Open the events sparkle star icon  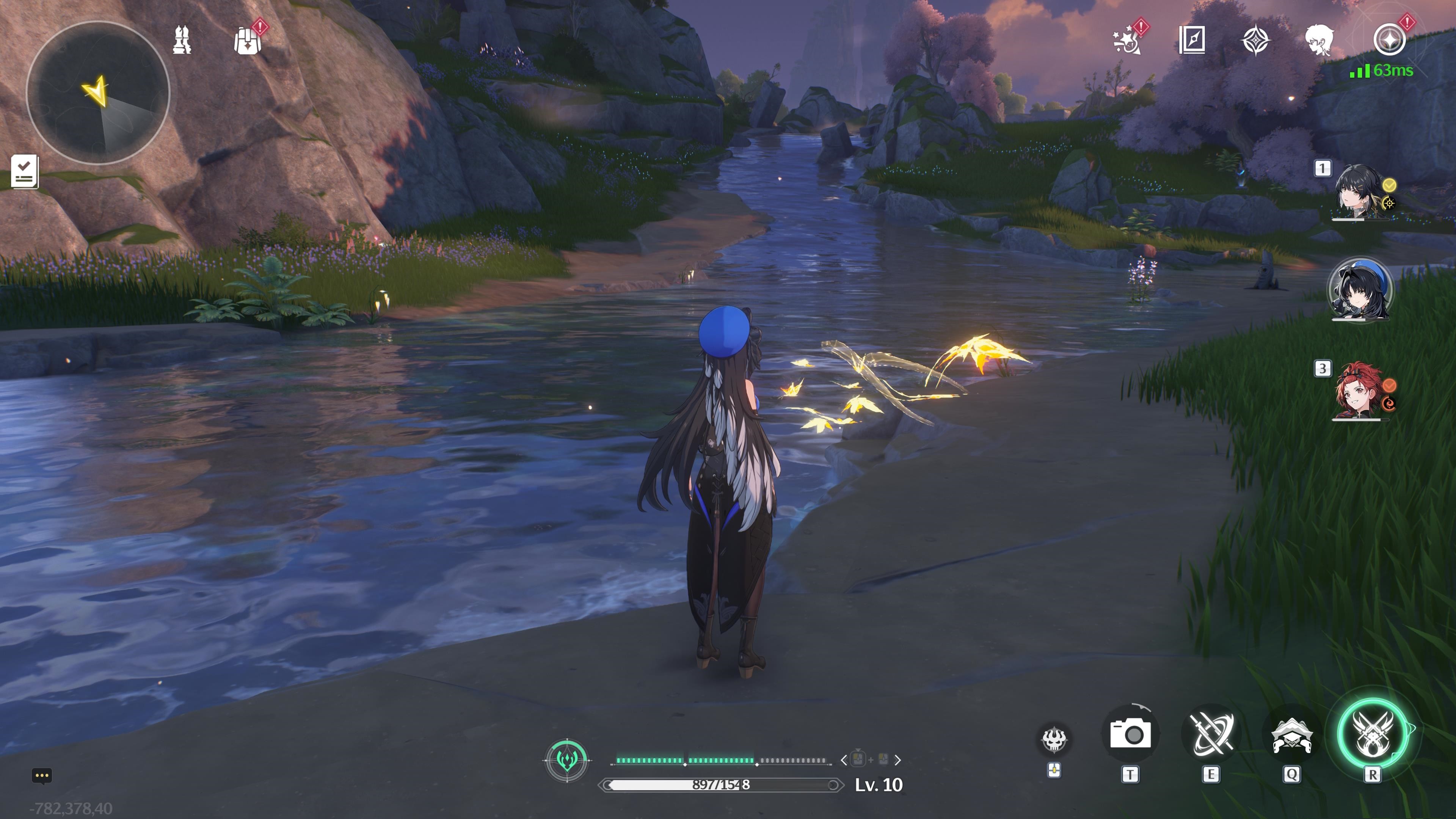pos(1127,41)
